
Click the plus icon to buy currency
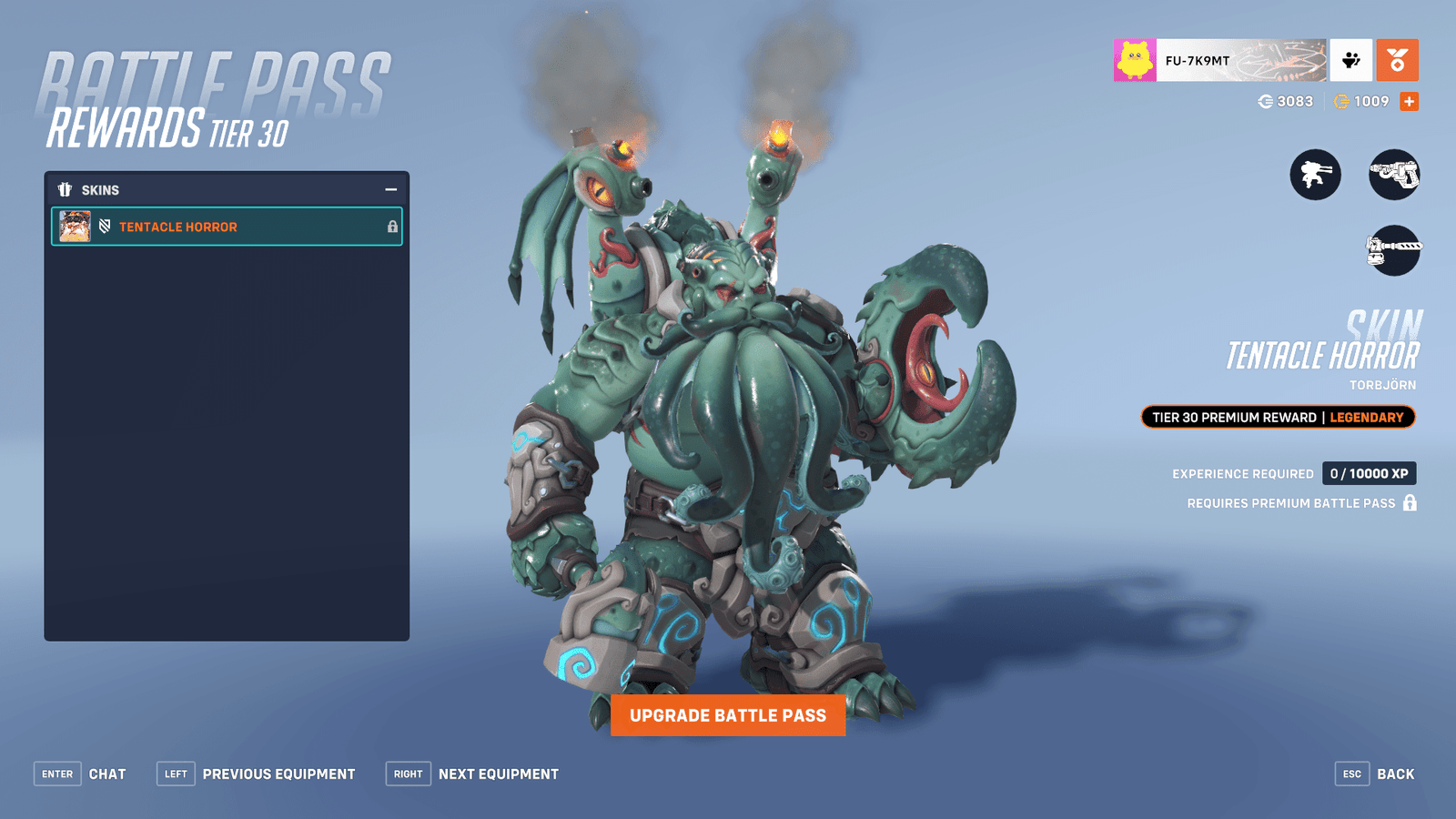pyautogui.click(x=1407, y=102)
